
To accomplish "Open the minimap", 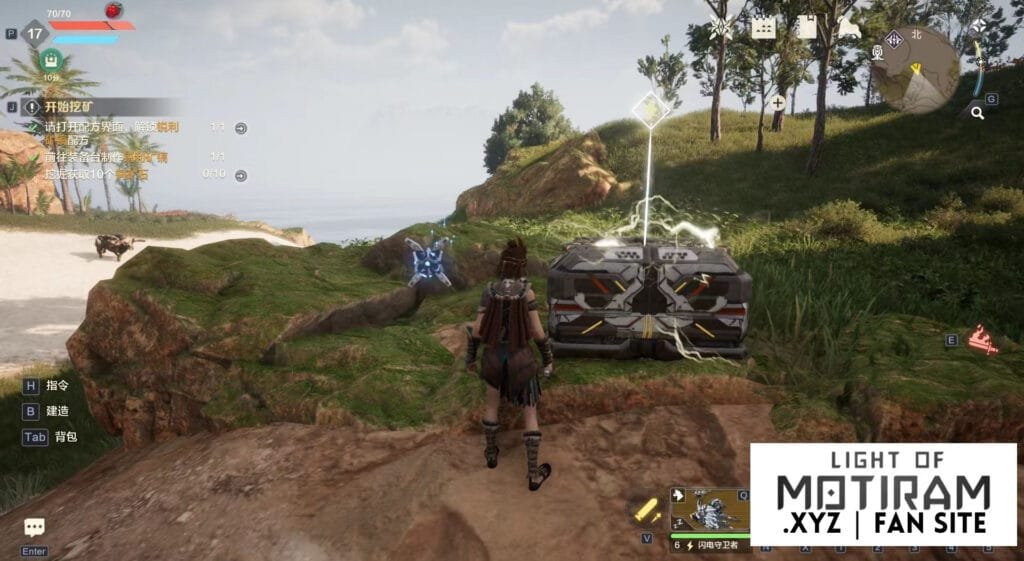I will point(915,67).
